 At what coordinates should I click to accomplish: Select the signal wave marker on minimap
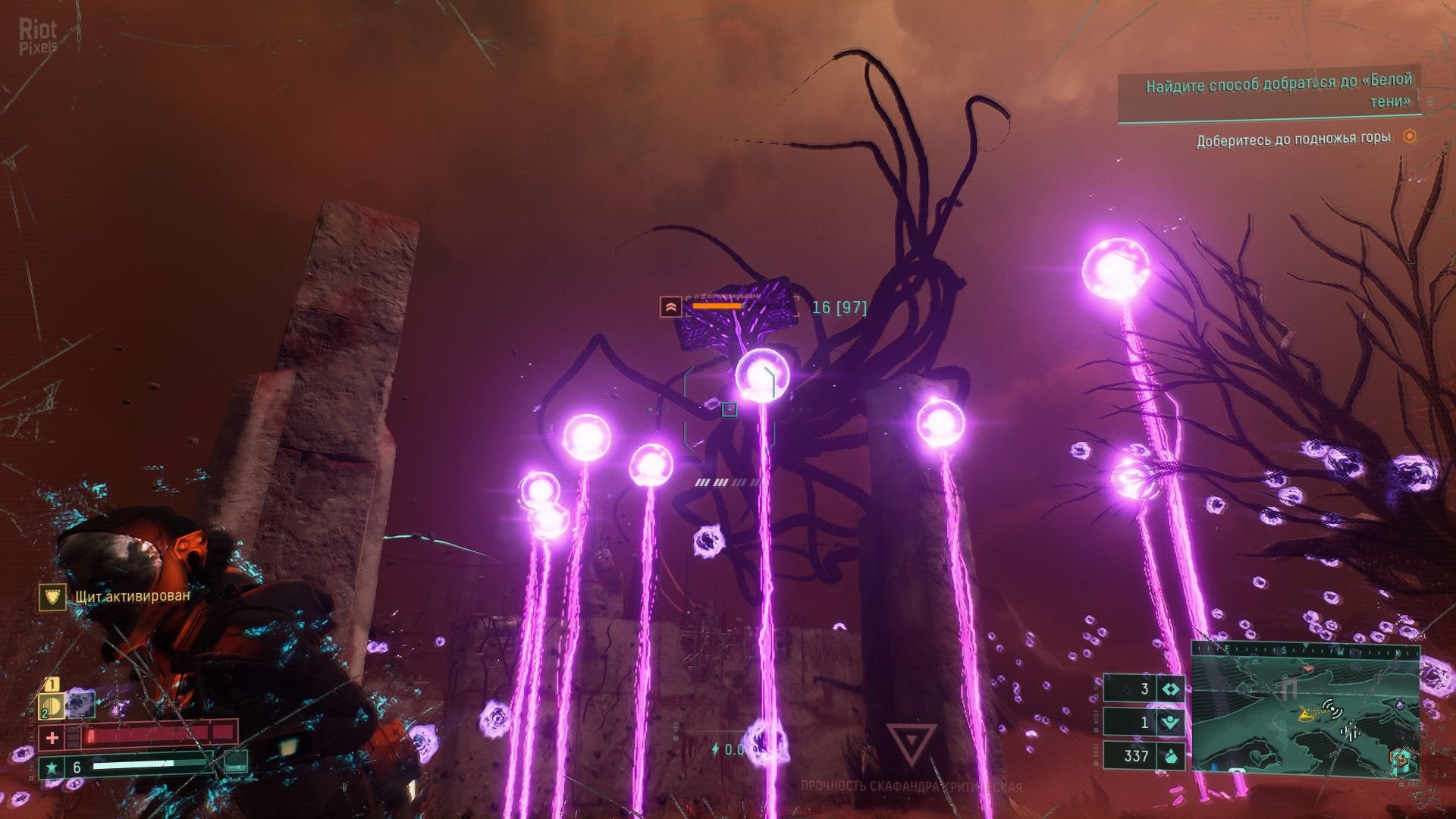coord(1331,708)
